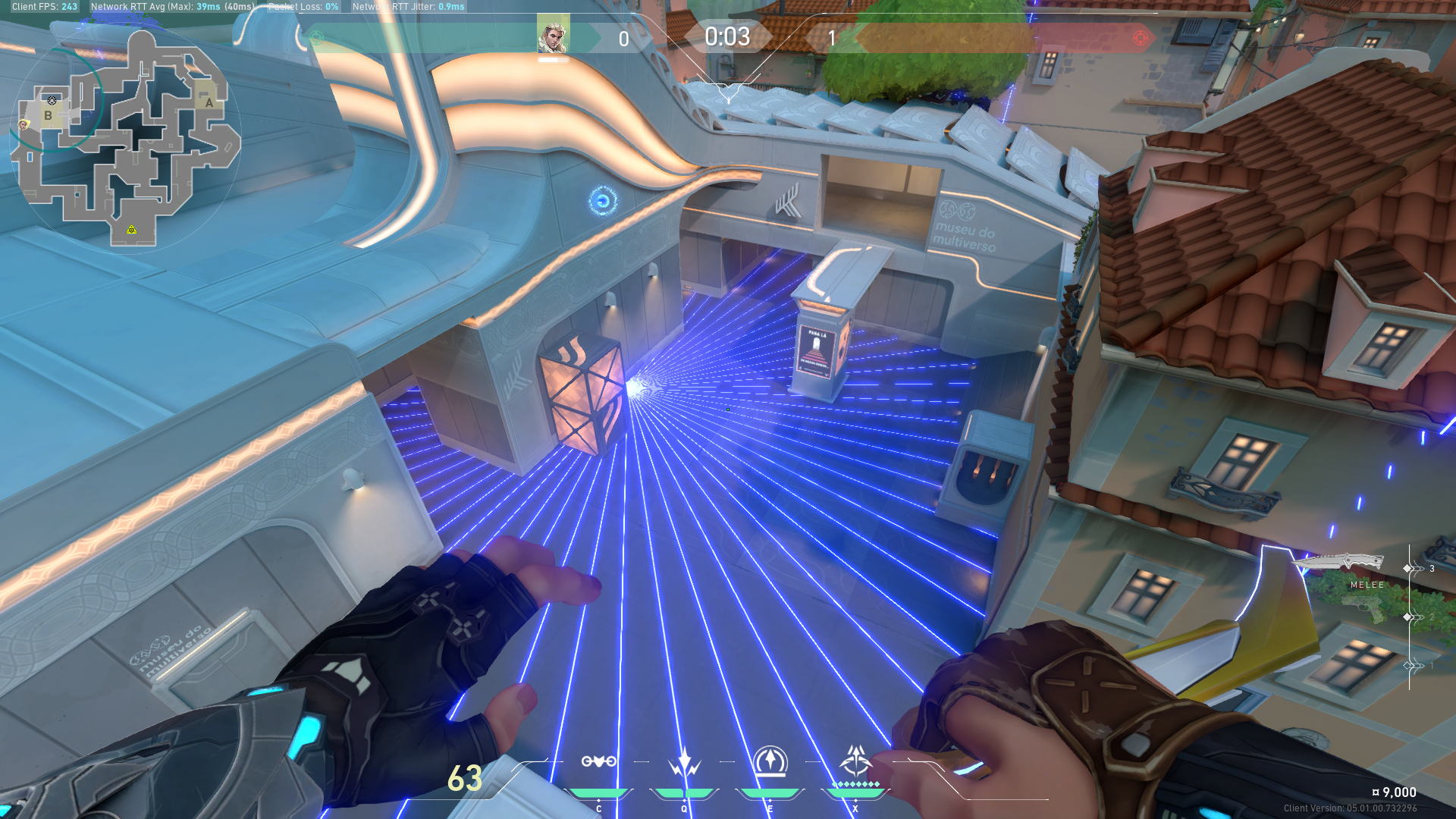Click the diamond marker beside weapon slot 3
This screenshot has width=1456, height=819.
tap(1407, 566)
